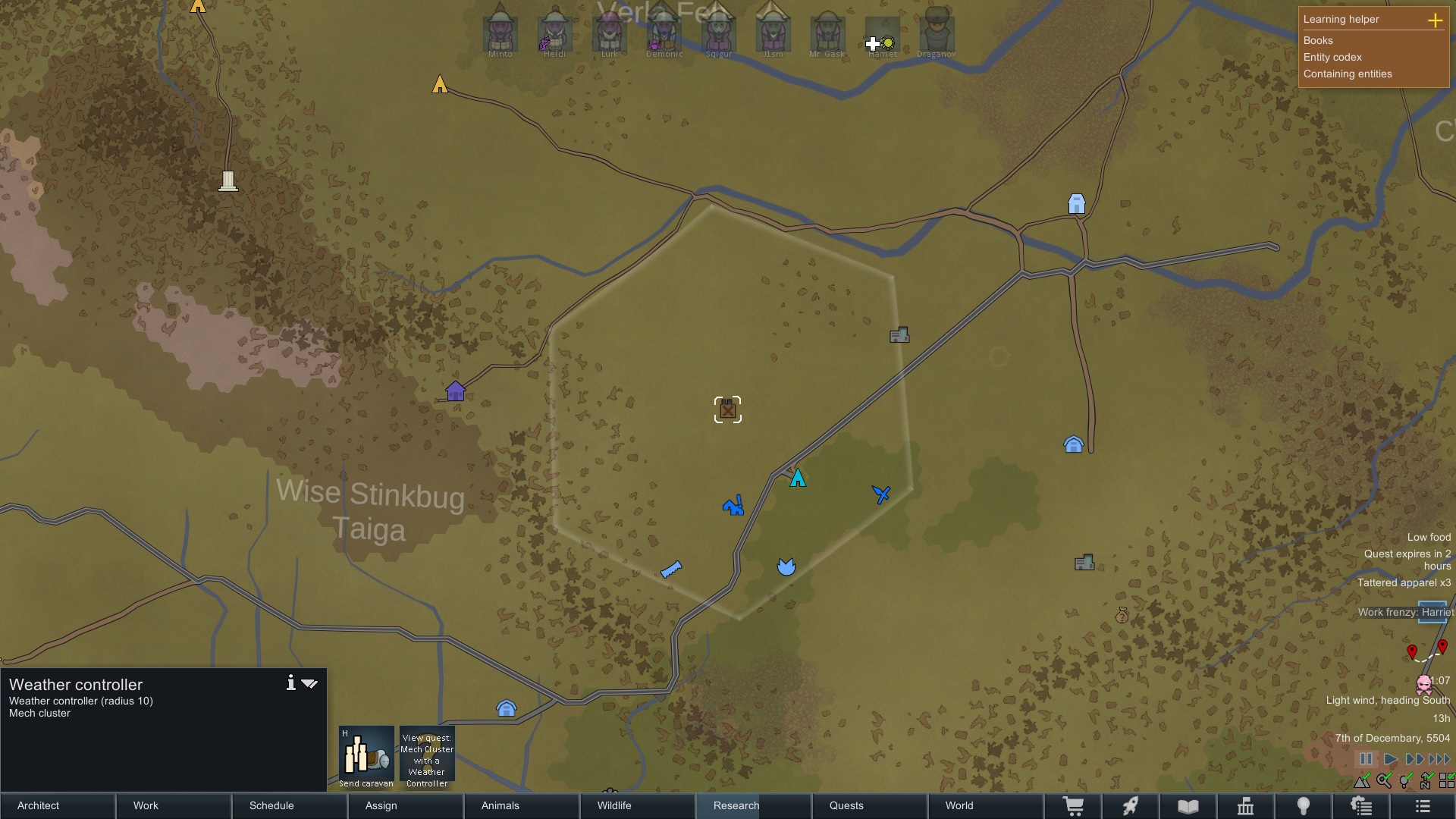The image size is (1456, 819).
Task: Toggle the mountain terrain display icon
Action: pos(1363,780)
